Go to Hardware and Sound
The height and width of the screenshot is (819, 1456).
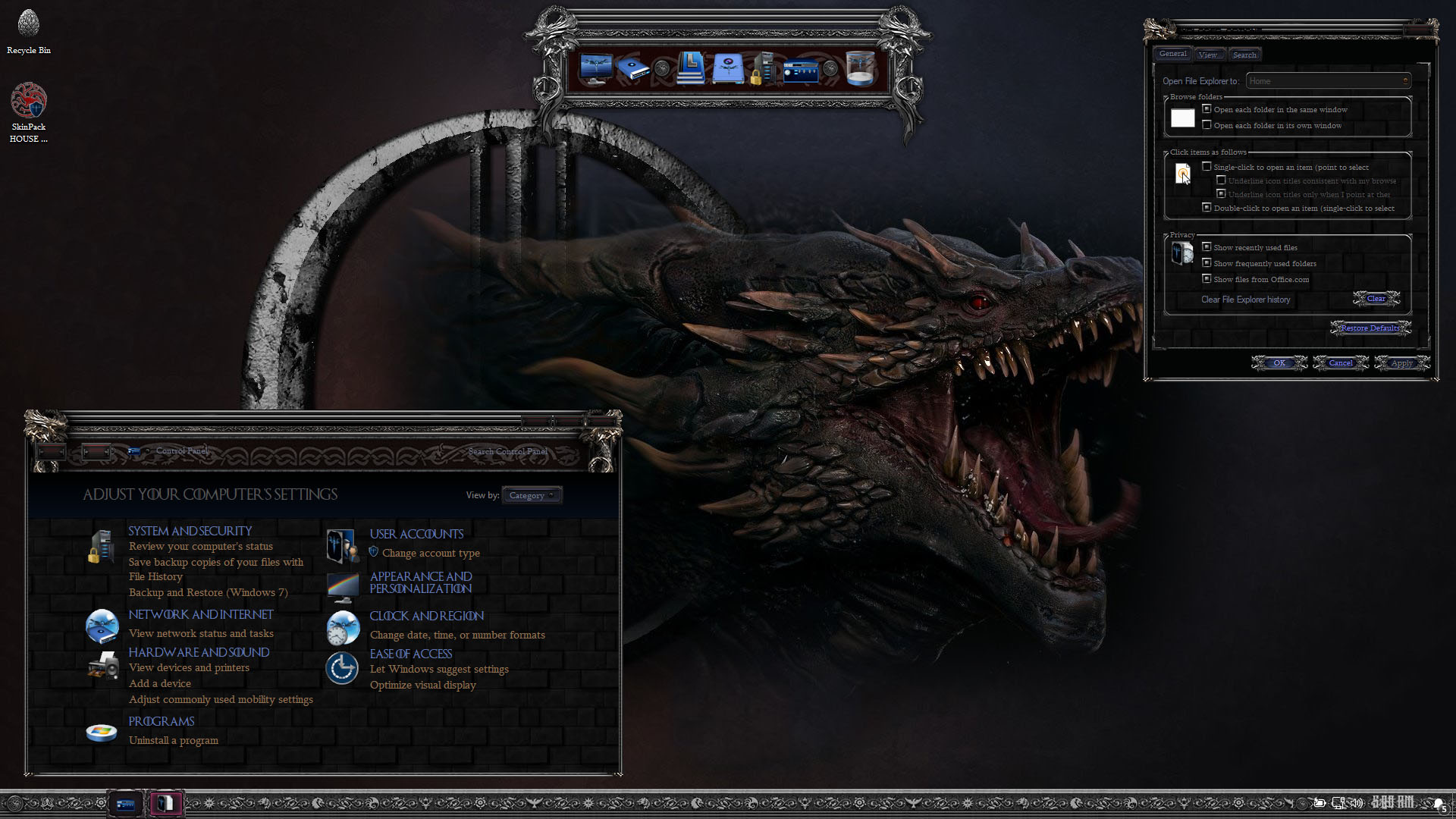(x=199, y=652)
